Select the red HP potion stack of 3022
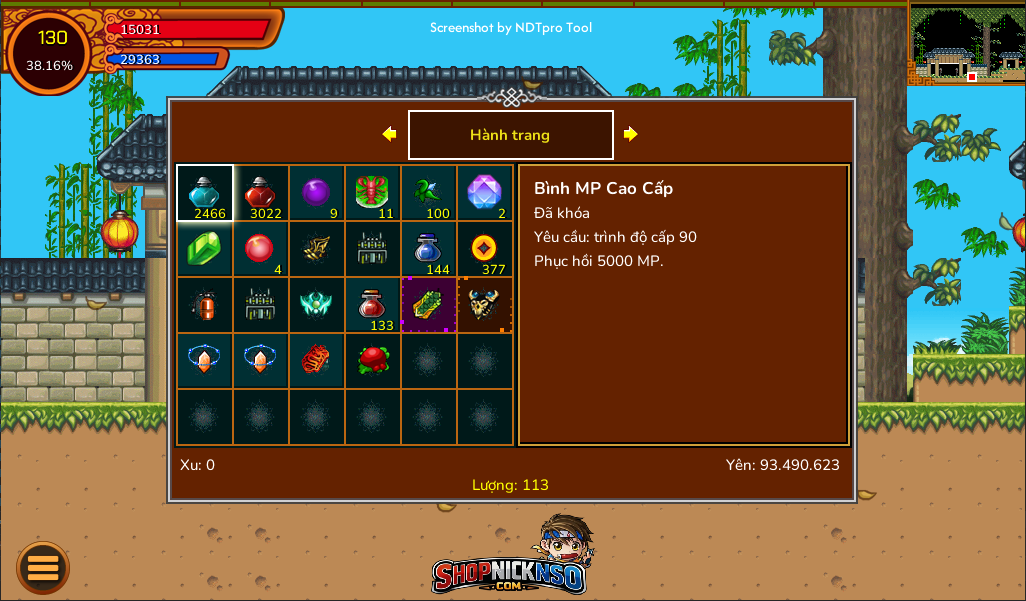This screenshot has height=601, width=1026. [261, 193]
